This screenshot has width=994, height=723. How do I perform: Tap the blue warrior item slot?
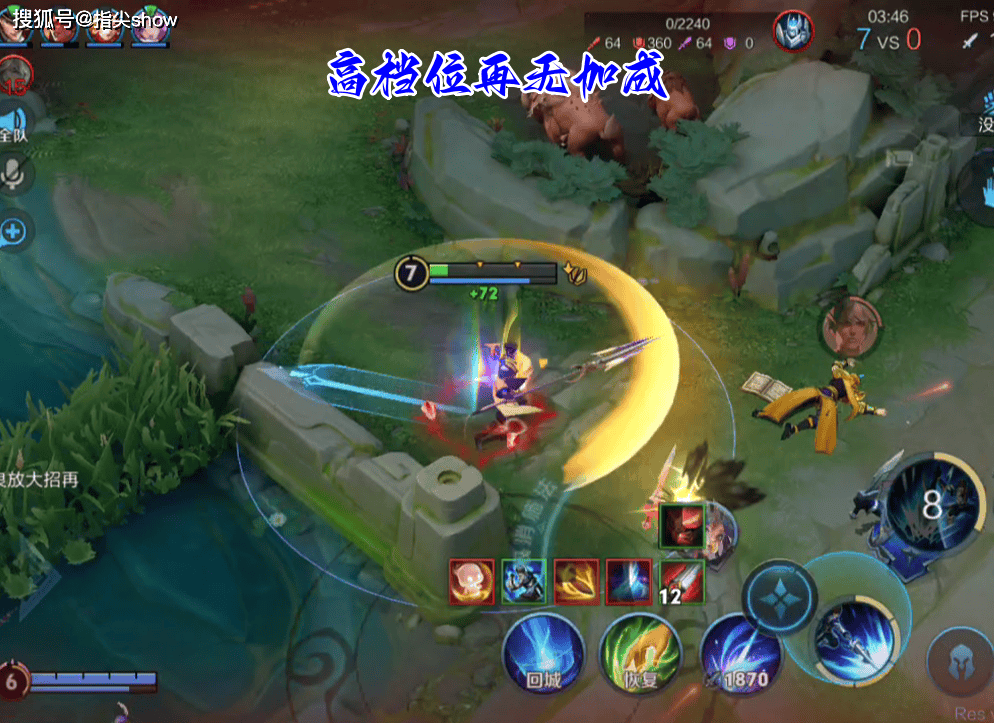pos(524,581)
